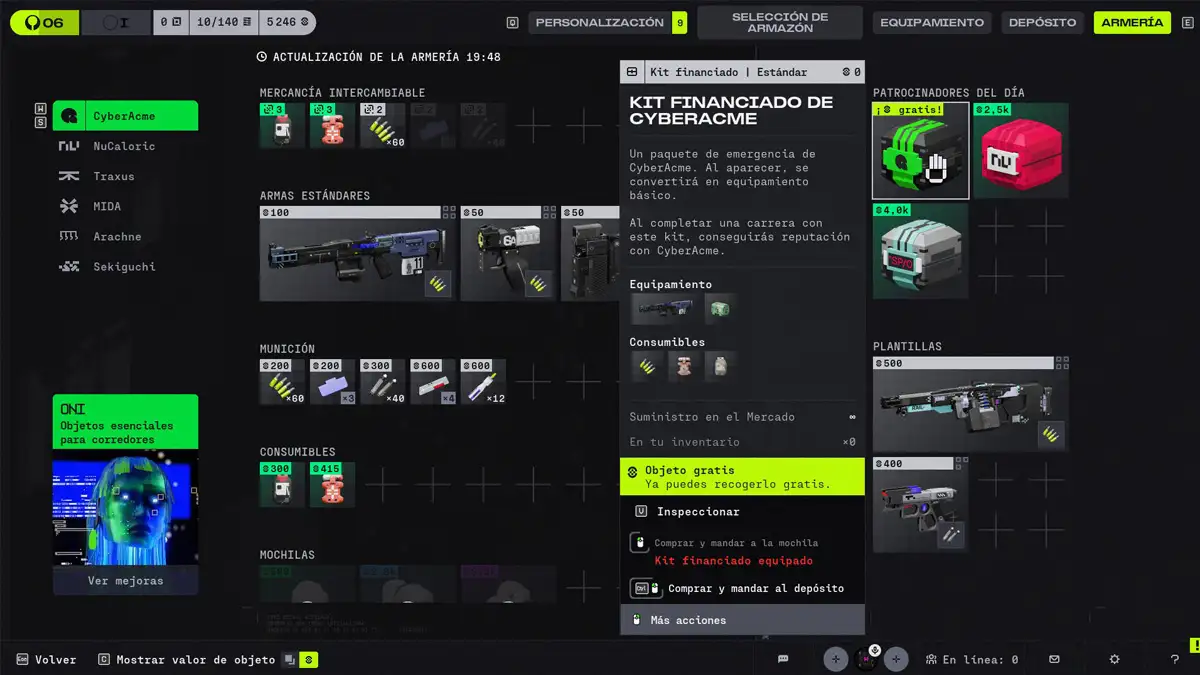The image size is (1200, 675).
Task: Select the 500-credit weapon template
Action: 970,404
